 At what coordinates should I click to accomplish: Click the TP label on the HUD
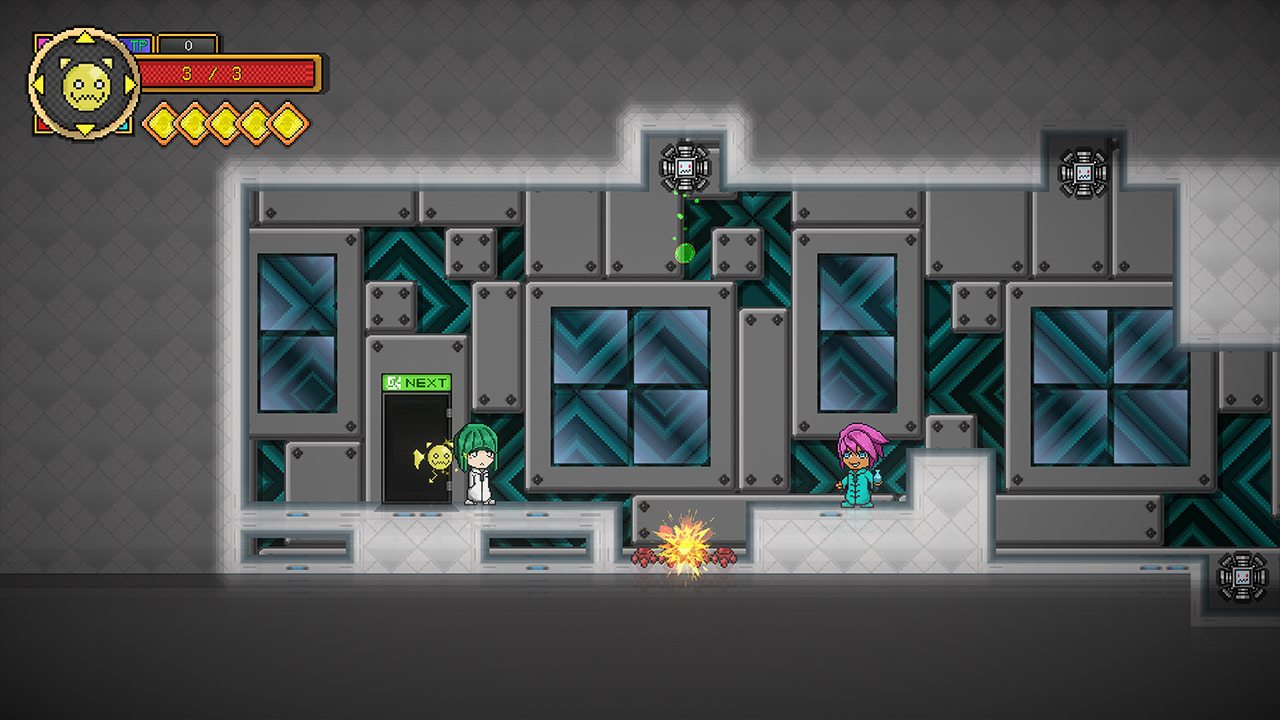coord(139,45)
